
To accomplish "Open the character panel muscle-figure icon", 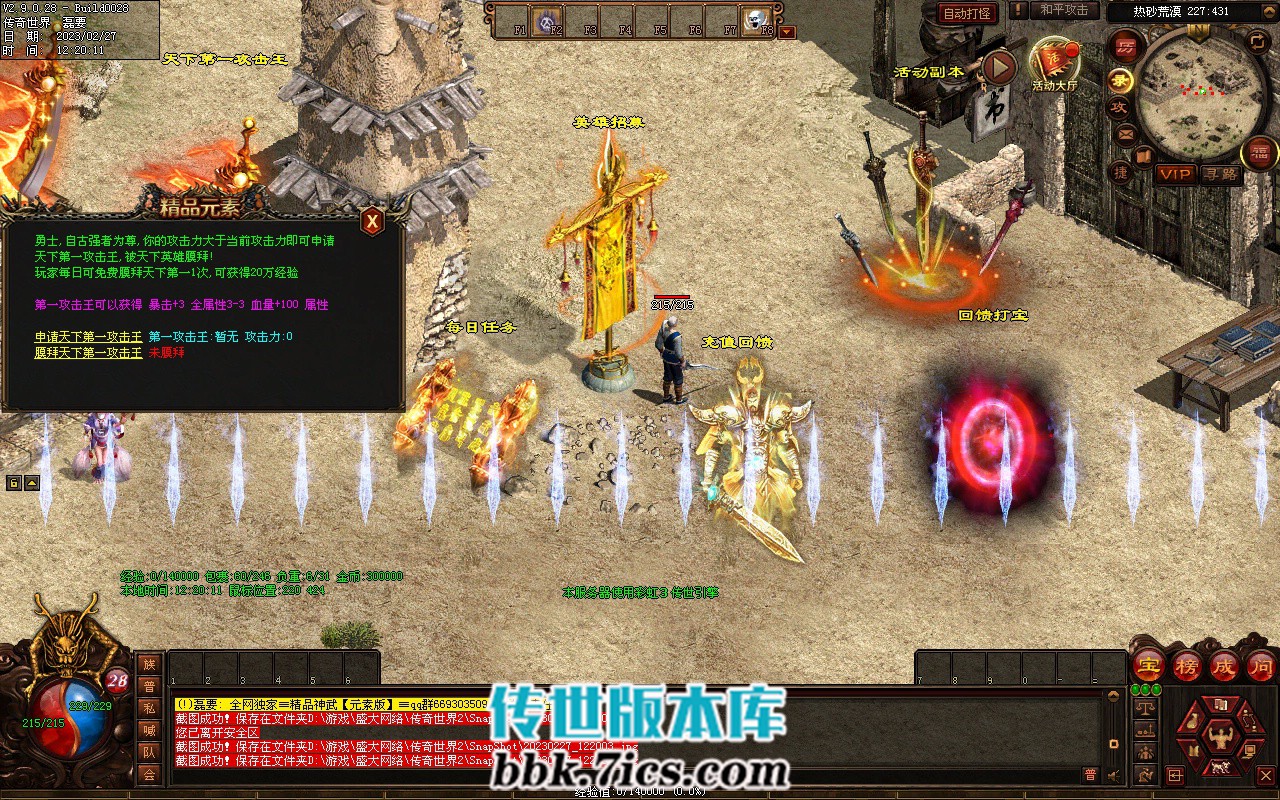I will [1219, 738].
